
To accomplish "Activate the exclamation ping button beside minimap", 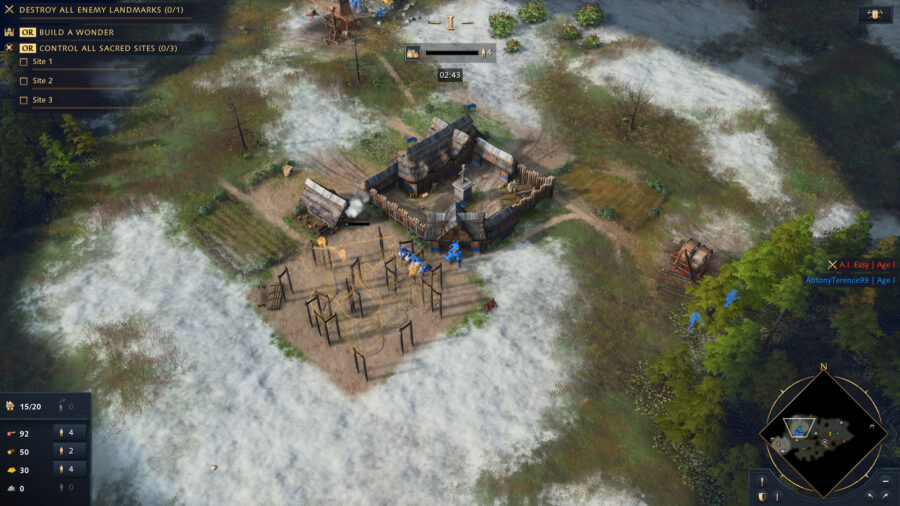I will [x=762, y=480].
